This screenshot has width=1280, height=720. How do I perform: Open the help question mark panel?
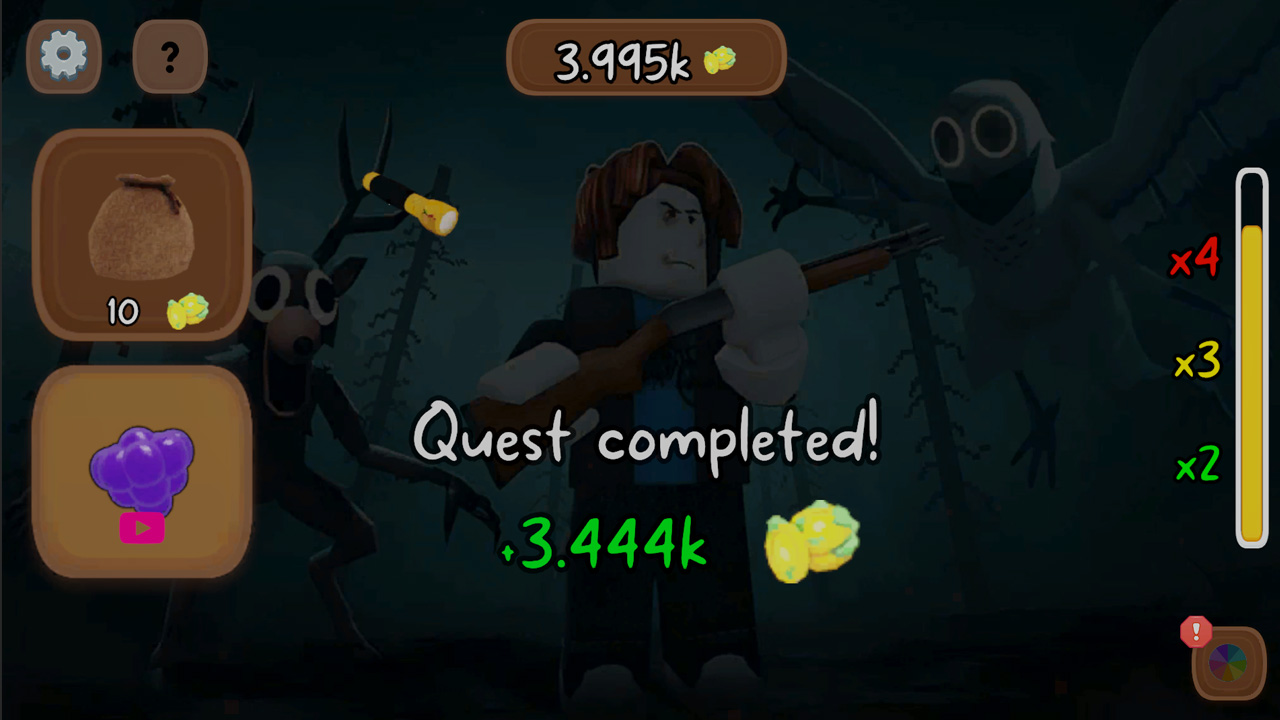[169, 57]
